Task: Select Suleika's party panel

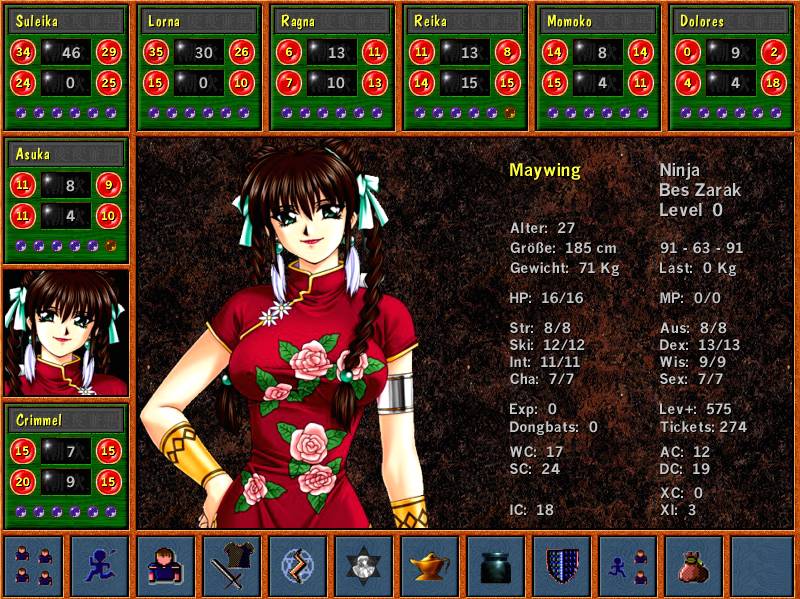Action: point(67,67)
